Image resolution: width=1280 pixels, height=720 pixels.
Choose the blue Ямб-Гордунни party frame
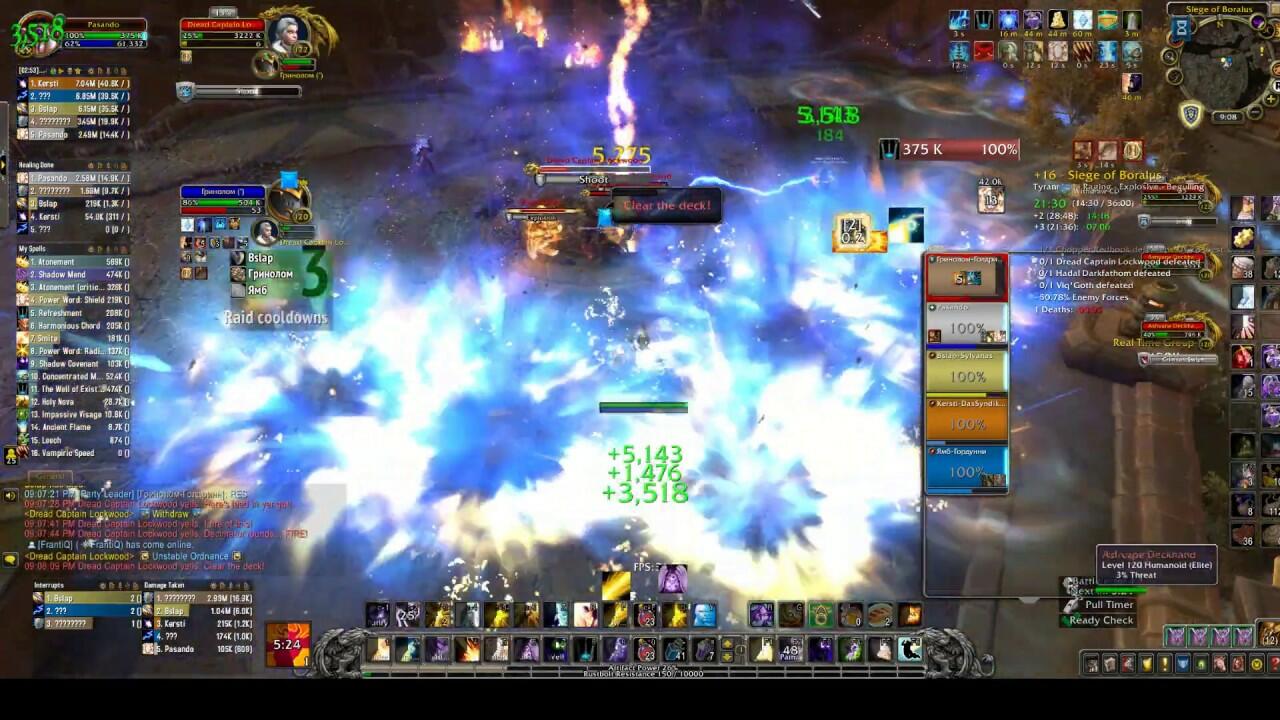[x=967, y=467]
